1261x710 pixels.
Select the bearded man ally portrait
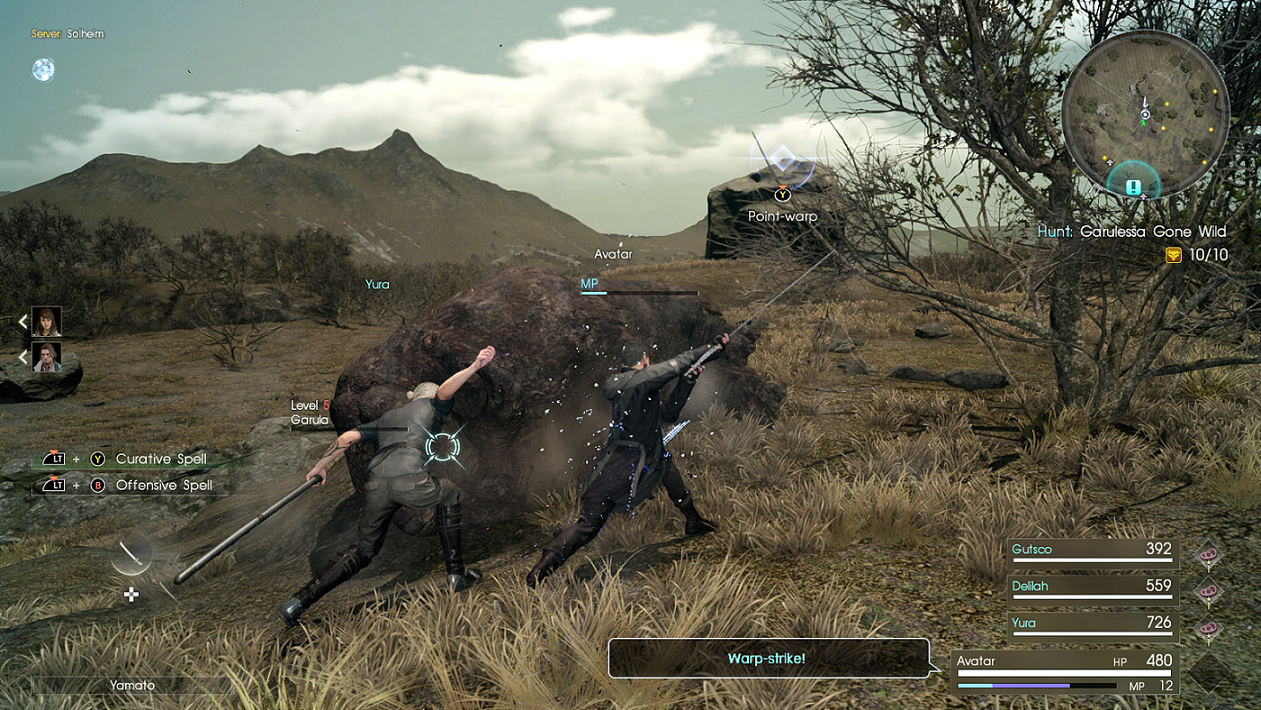coord(46,357)
